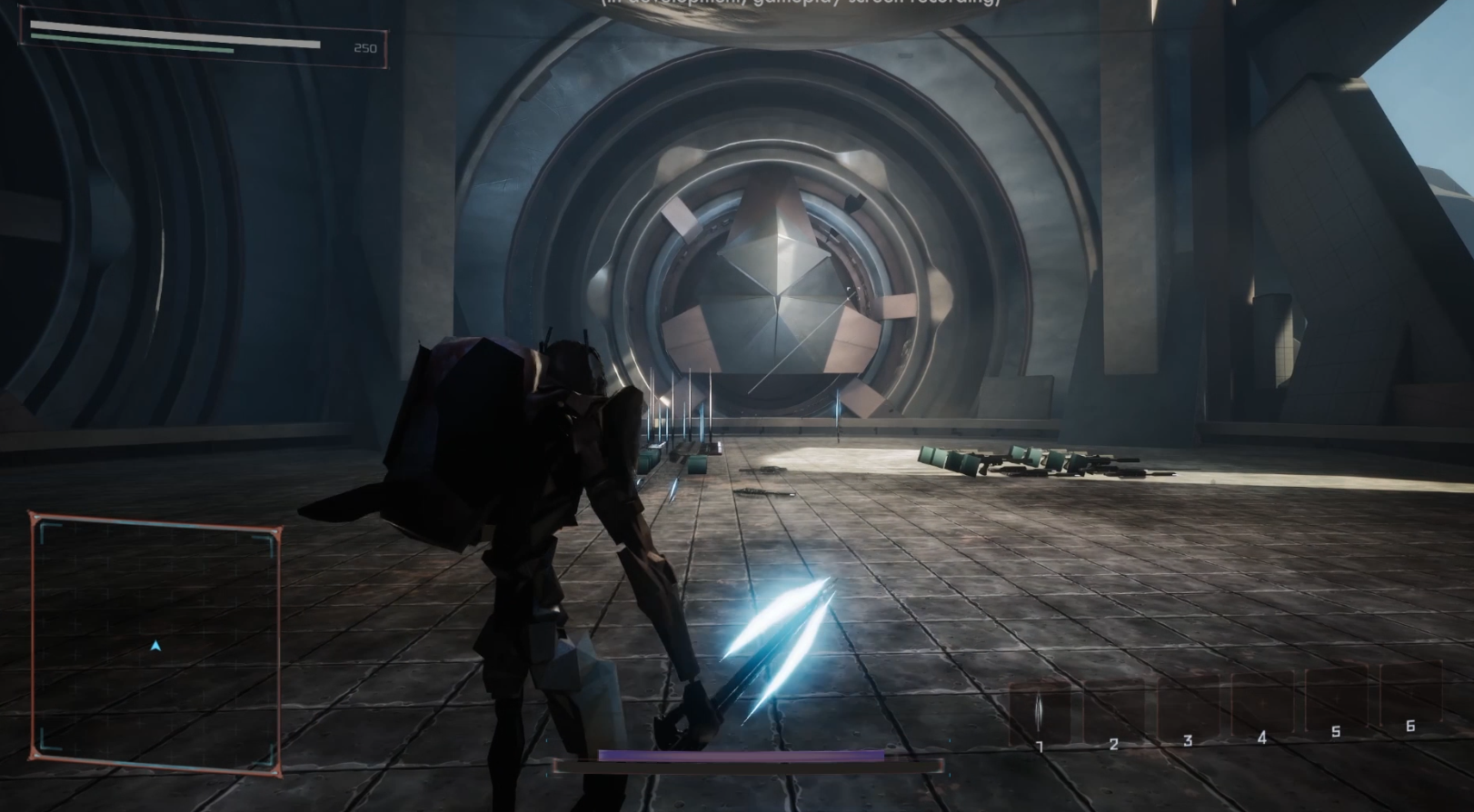Select the last hotbar slot, number 6
Screen dimensions: 1474x812
click(1410, 692)
